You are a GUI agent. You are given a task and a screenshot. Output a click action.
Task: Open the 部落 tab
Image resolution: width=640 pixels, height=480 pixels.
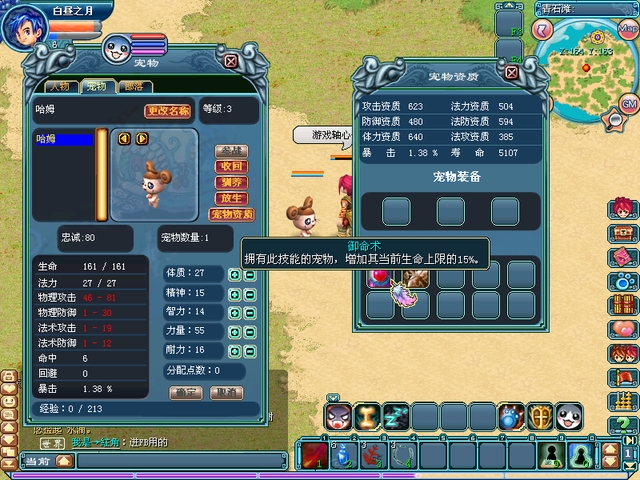pyautogui.click(x=131, y=87)
